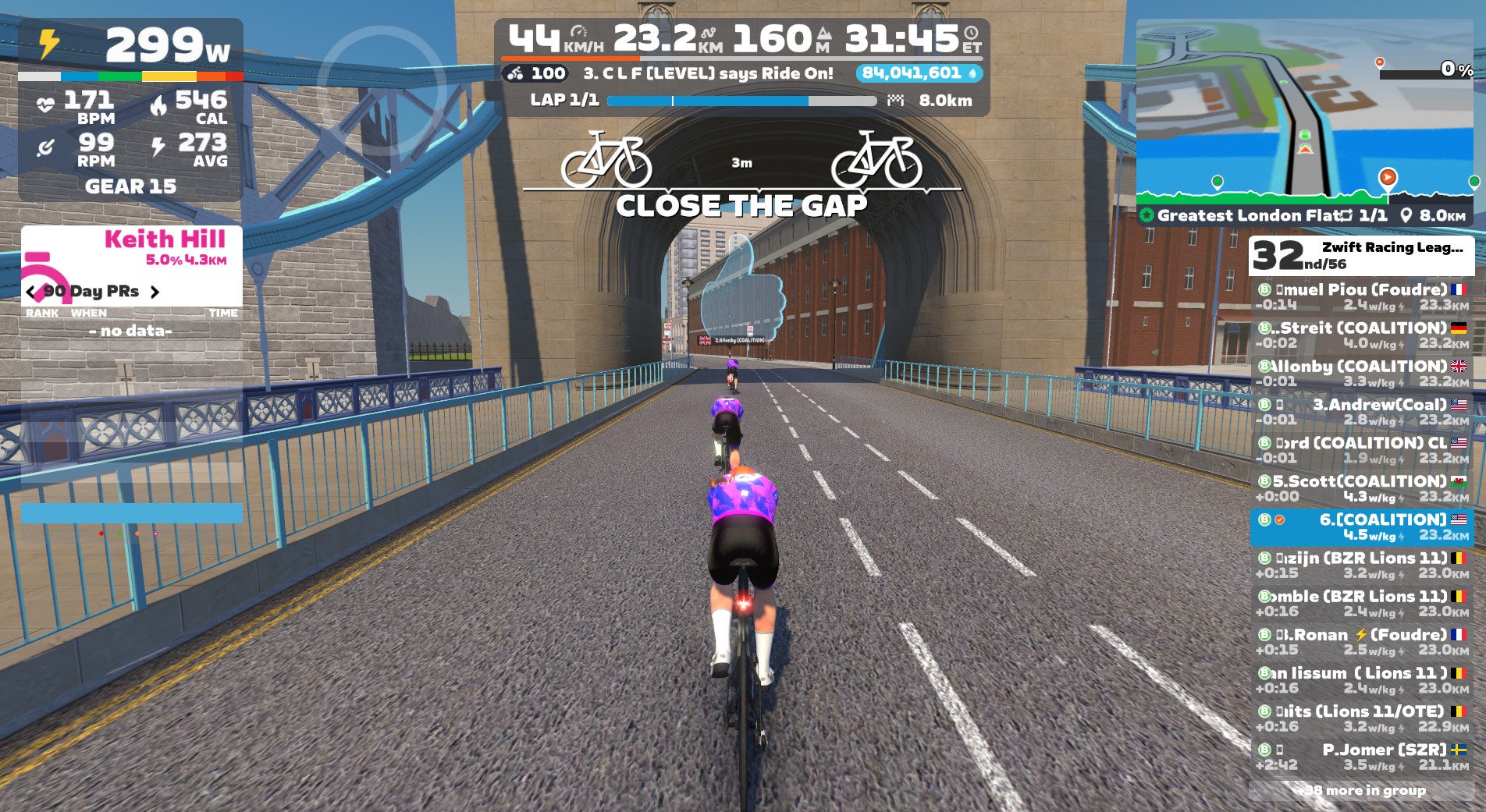Screen dimensions: 1486x812
Task: Select rider Allonby (COALITION) in the list
Action: pyautogui.click(x=1361, y=374)
